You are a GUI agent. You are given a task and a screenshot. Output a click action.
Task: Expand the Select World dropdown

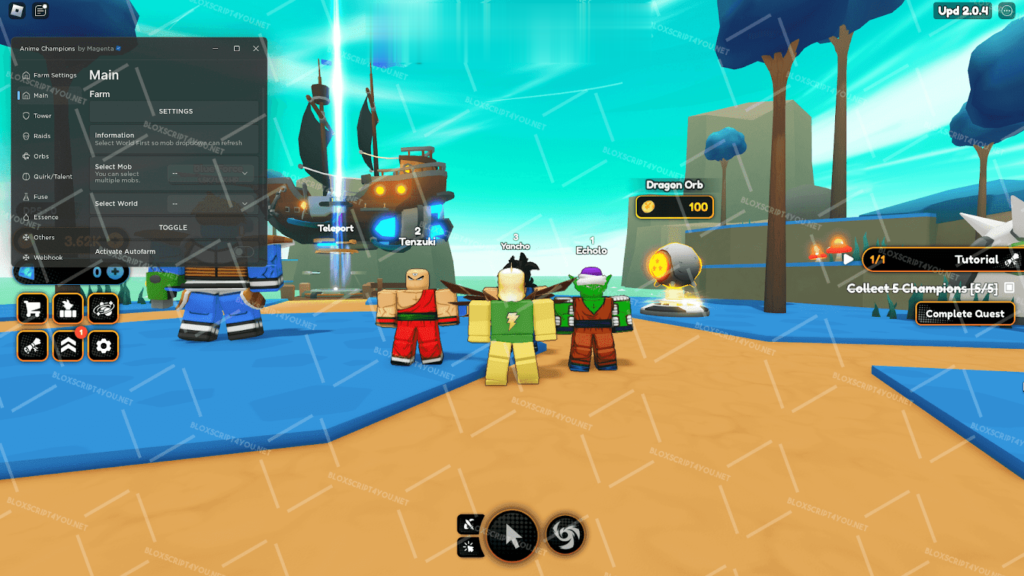[x=210, y=204]
